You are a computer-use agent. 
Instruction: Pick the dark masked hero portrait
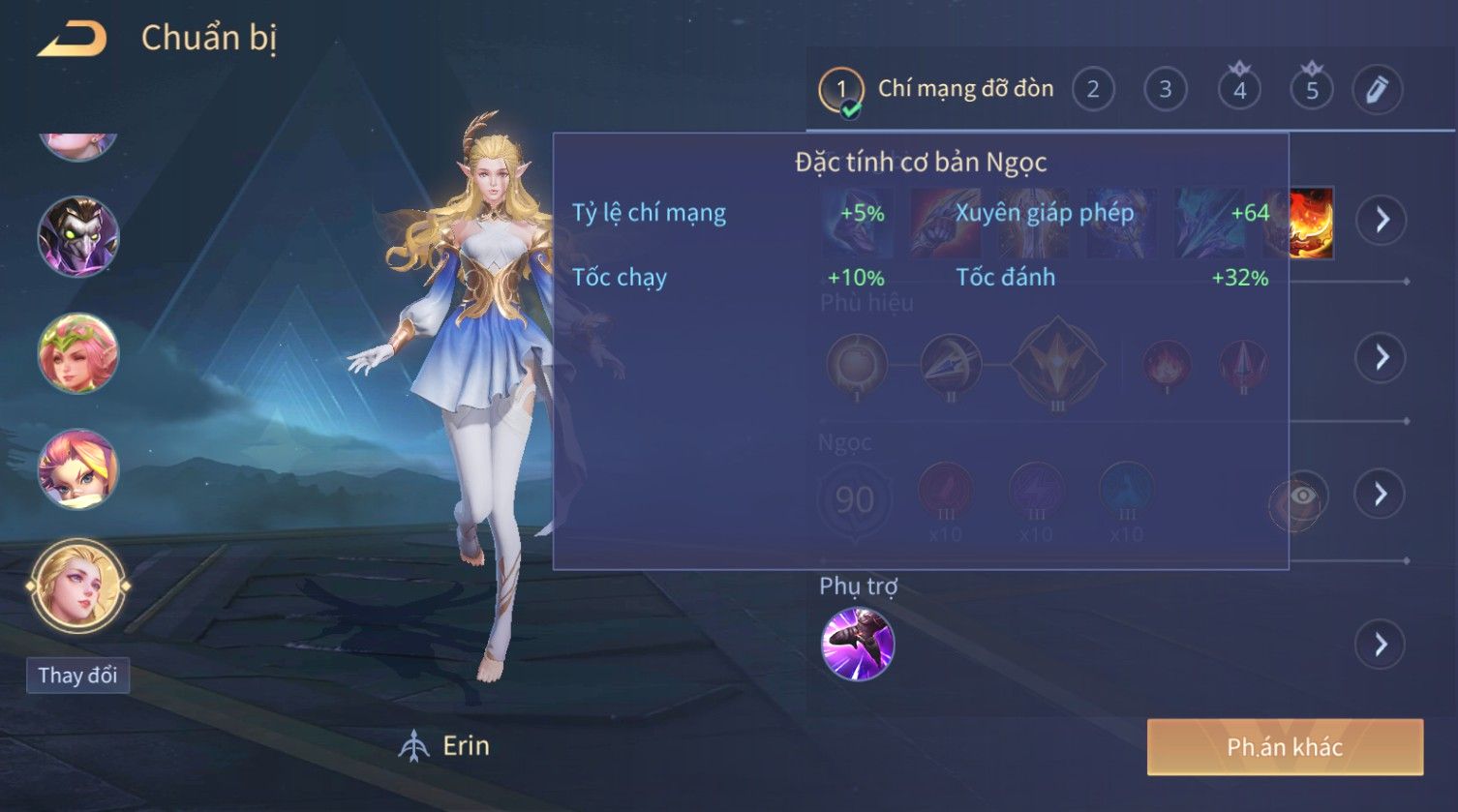pos(78,236)
